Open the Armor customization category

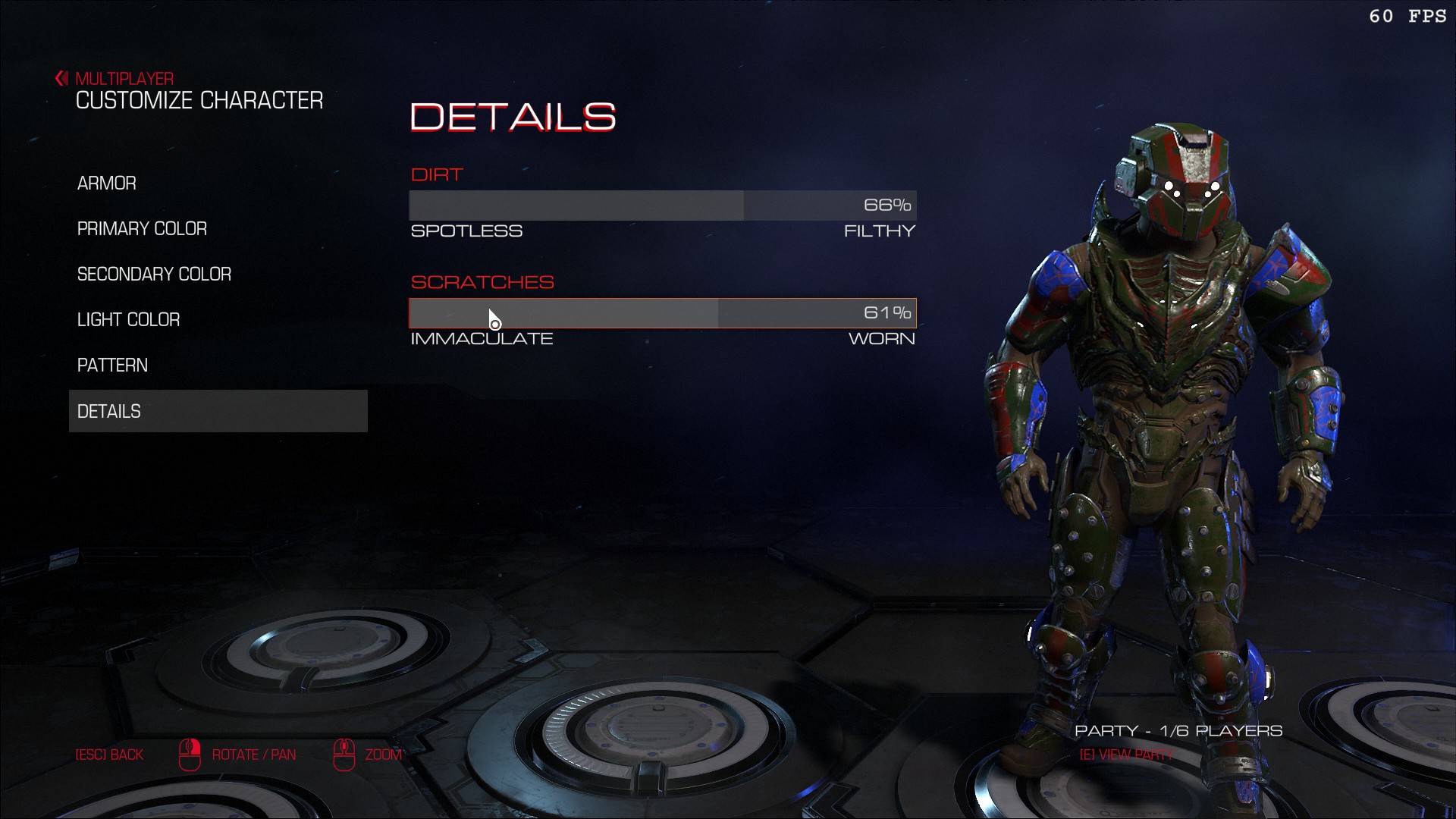point(107,184)
